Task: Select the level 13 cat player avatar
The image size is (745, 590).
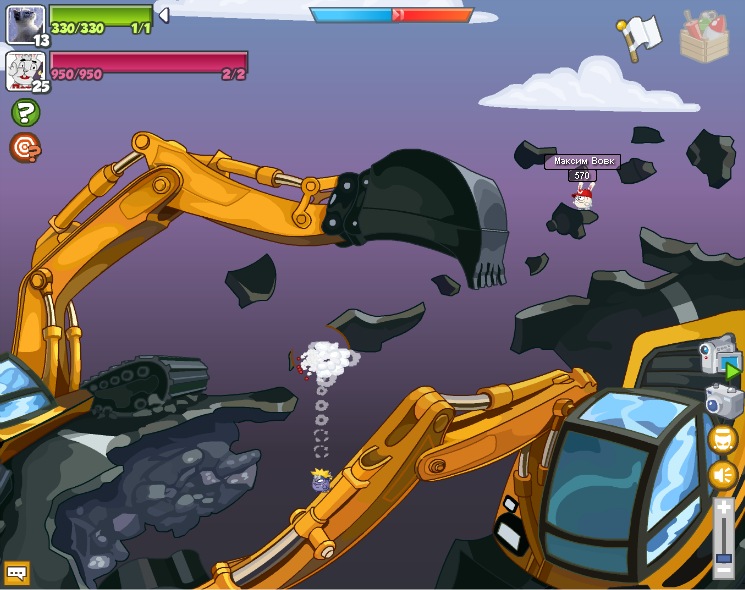Action: (x=25, y=24)
